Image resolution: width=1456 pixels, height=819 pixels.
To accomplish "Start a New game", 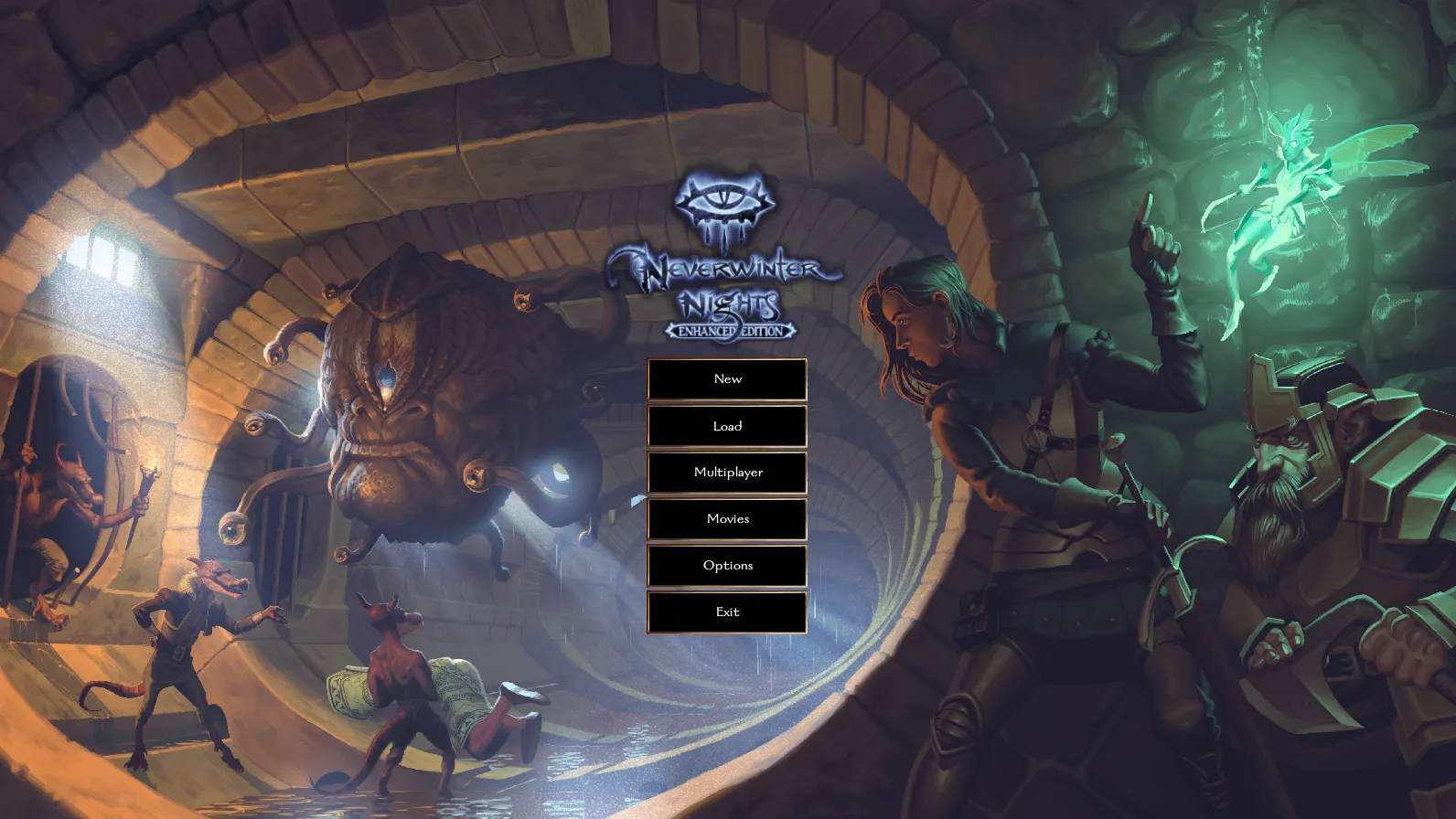I will pyautogui.click(x=727, y=379).
